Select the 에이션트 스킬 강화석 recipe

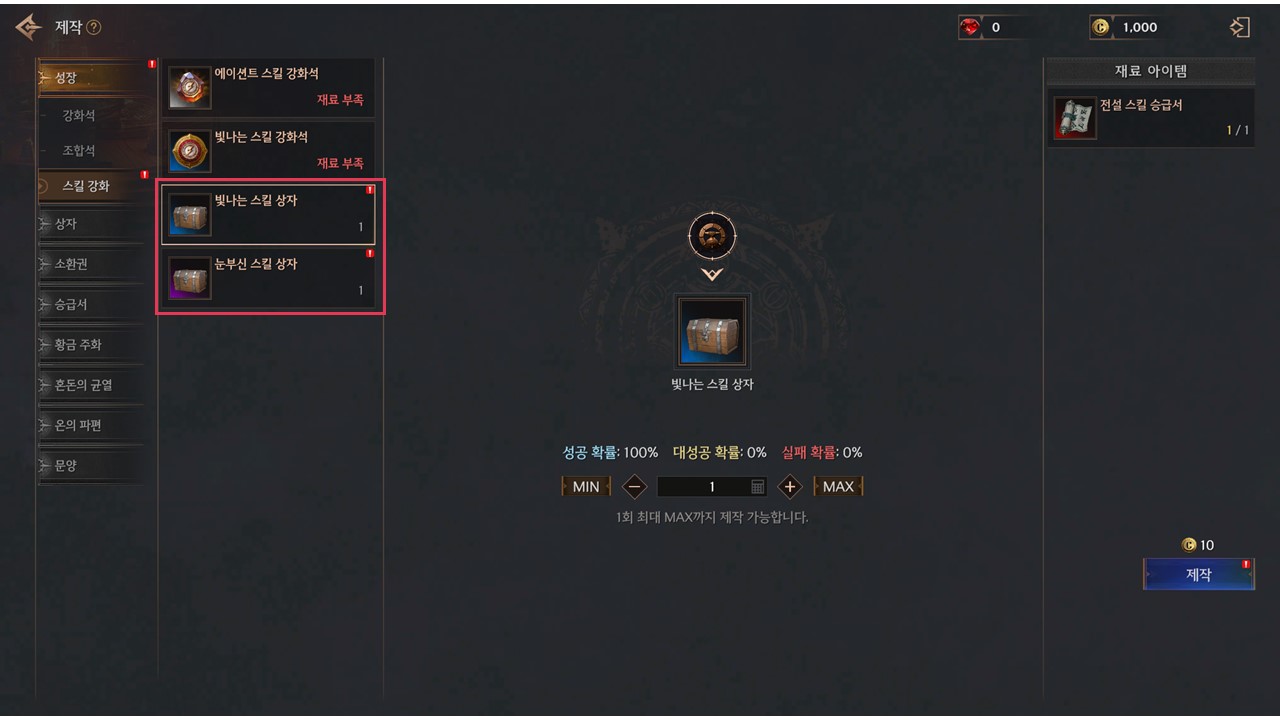coord(268,87)
